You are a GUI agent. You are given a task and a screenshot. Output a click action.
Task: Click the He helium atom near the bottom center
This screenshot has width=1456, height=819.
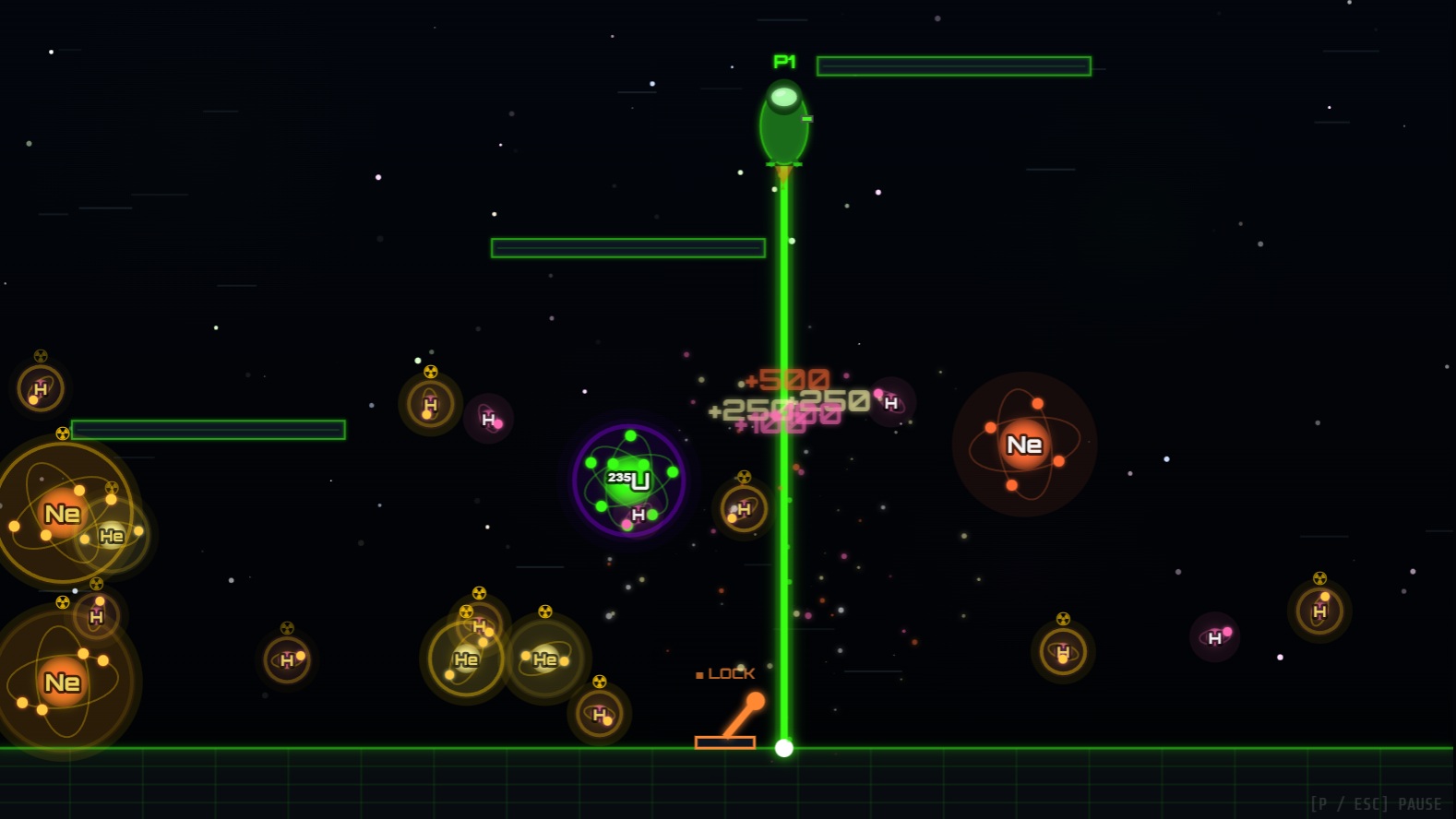545,659
